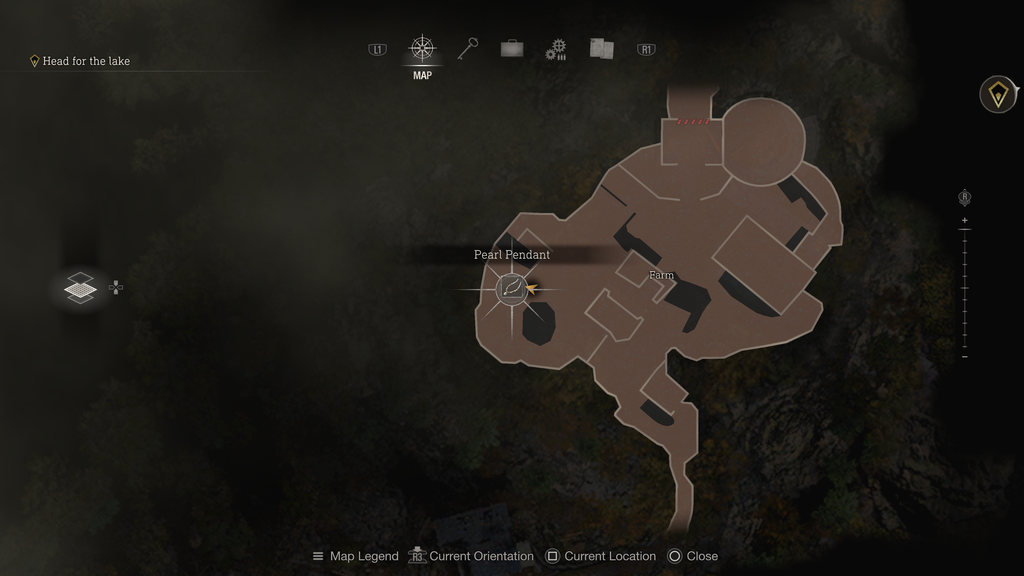Click the zoom slider's minus sign
This screenshot has width=1024, height=576.
click(964, 357)
